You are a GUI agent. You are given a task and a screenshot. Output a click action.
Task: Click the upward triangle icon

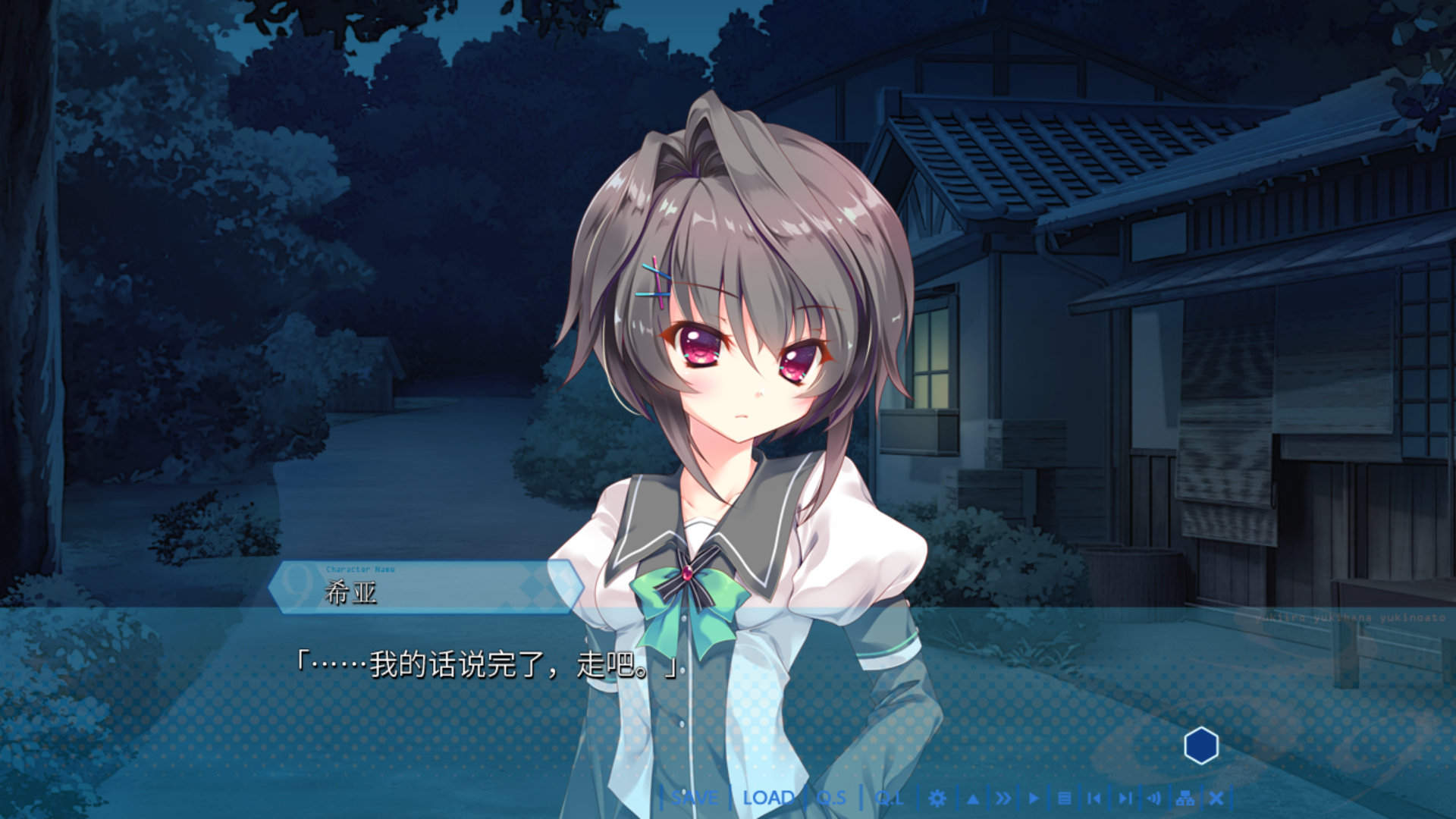973,798
